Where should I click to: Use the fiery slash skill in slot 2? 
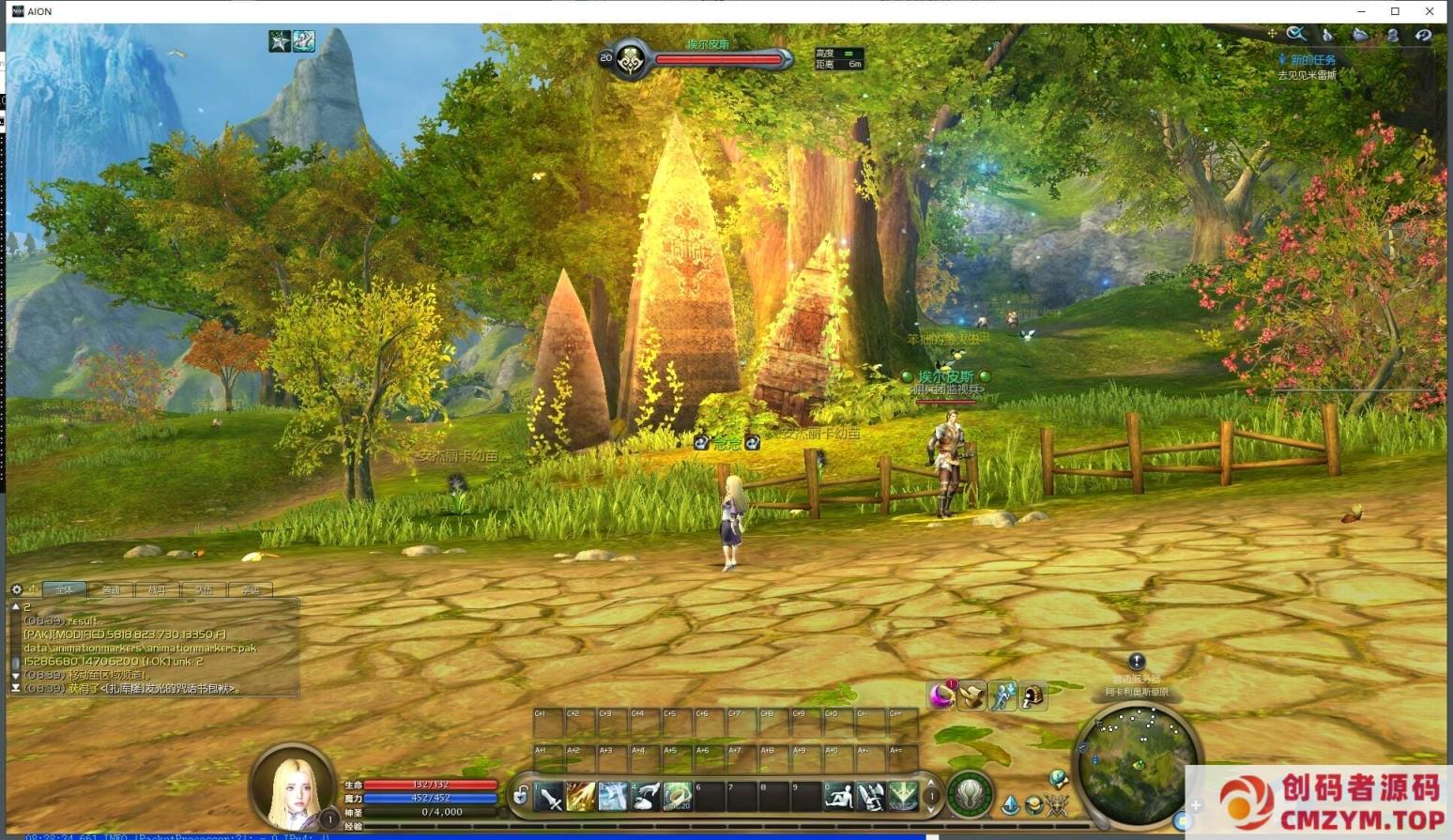click(x=581, y=798)
